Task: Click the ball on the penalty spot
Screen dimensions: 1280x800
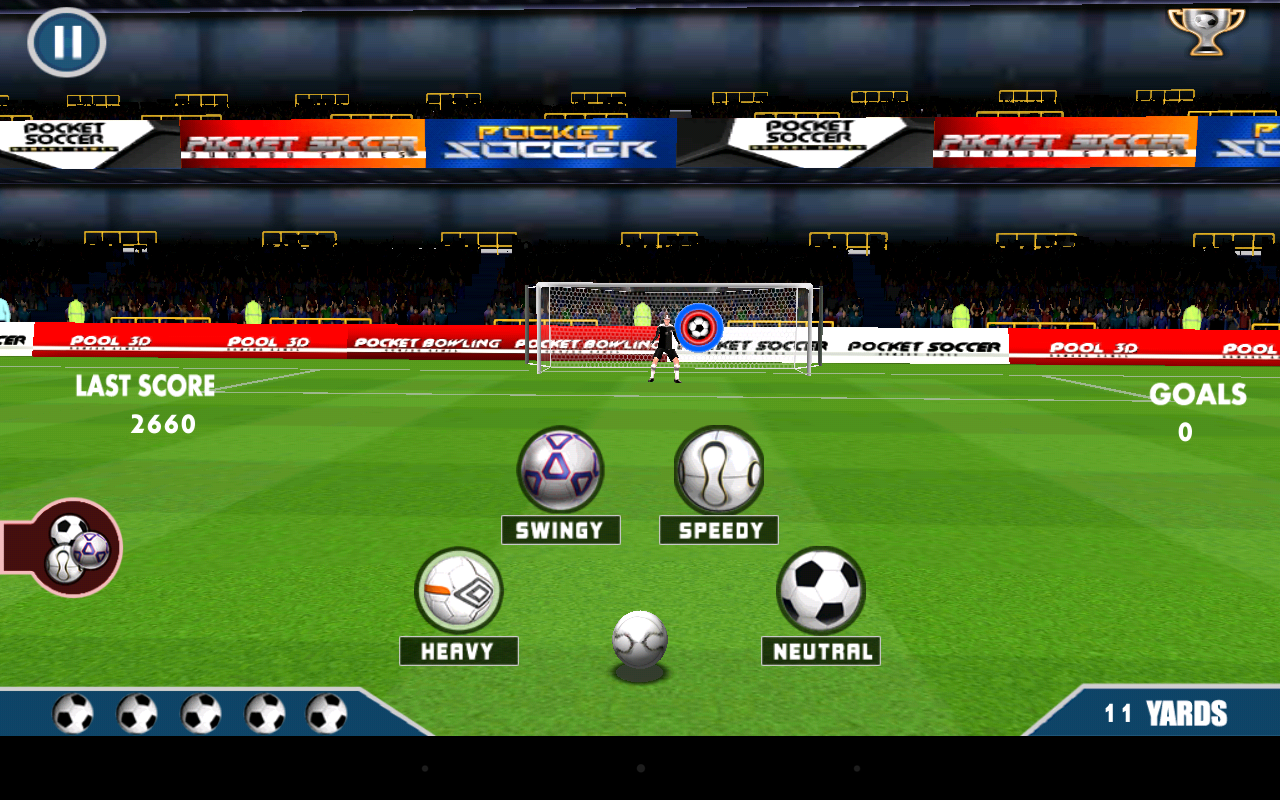Action: click(643, 638)
